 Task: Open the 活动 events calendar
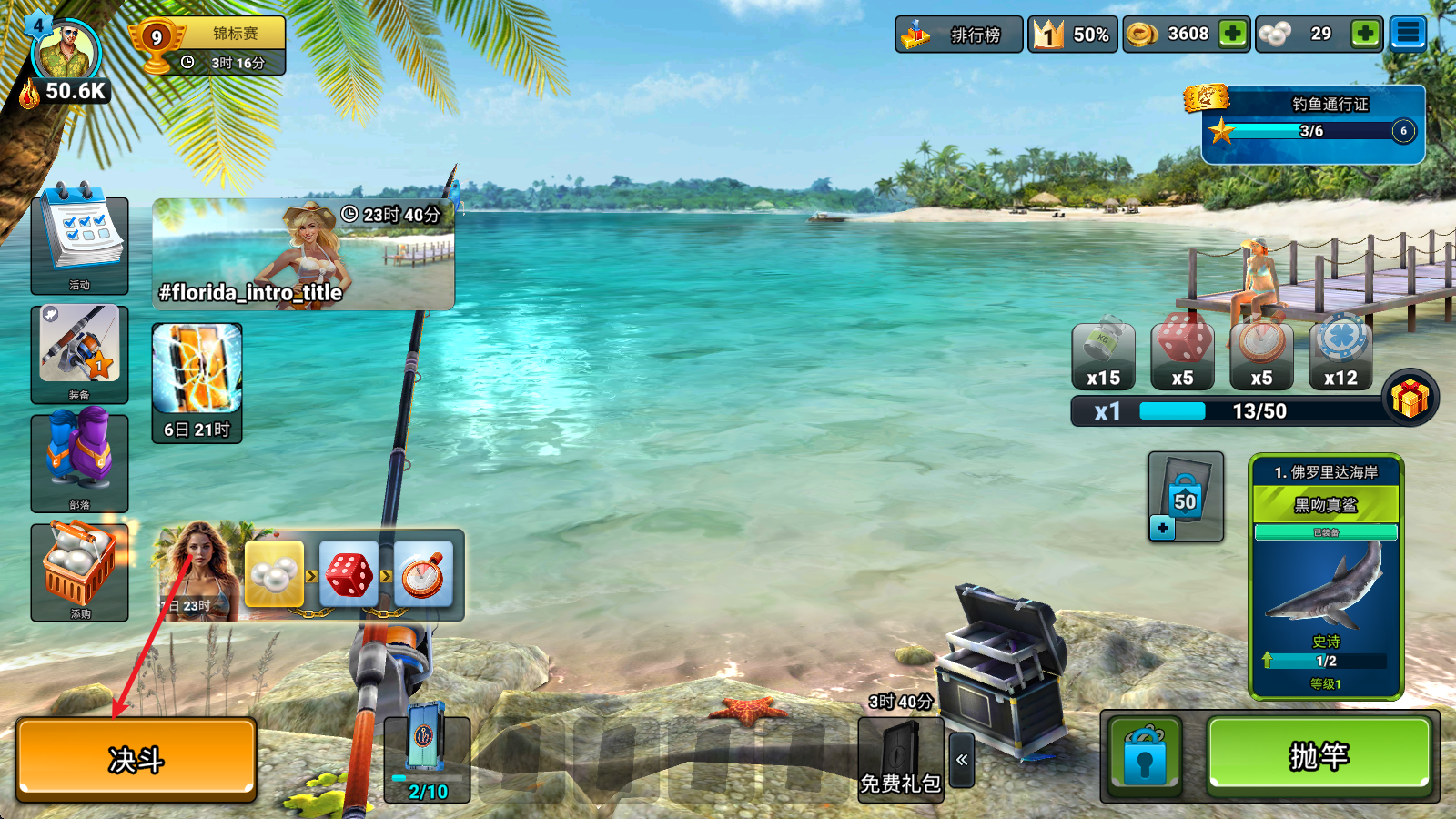pyautogui.click(x=80, y=244)
